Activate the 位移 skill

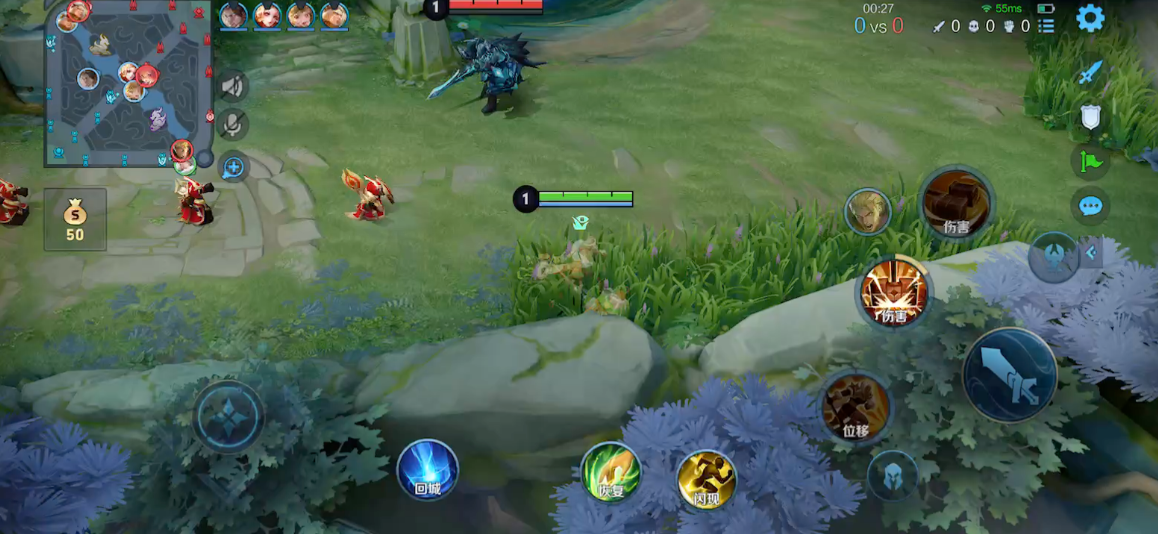[856, 407]
